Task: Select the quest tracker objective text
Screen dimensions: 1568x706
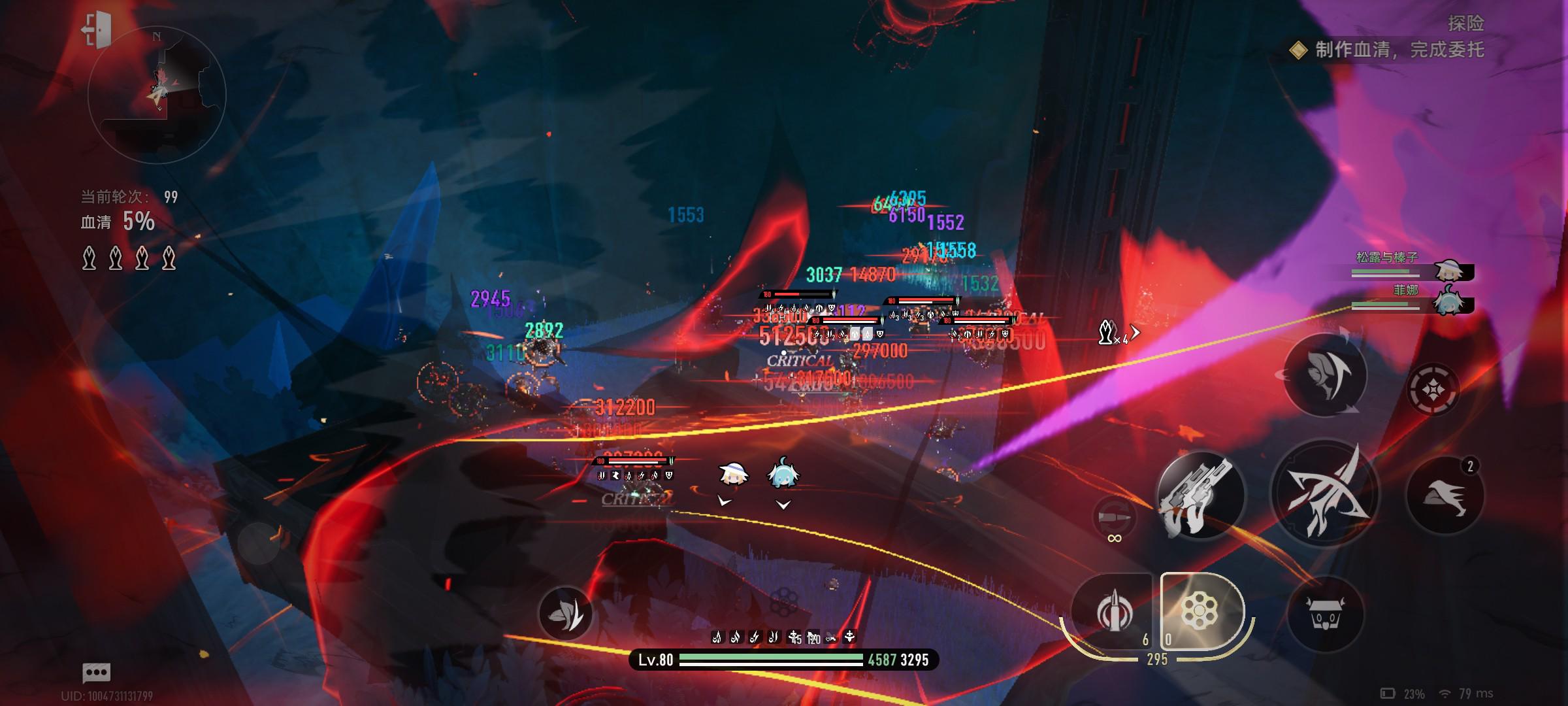Action: [x=1398, y=50]
